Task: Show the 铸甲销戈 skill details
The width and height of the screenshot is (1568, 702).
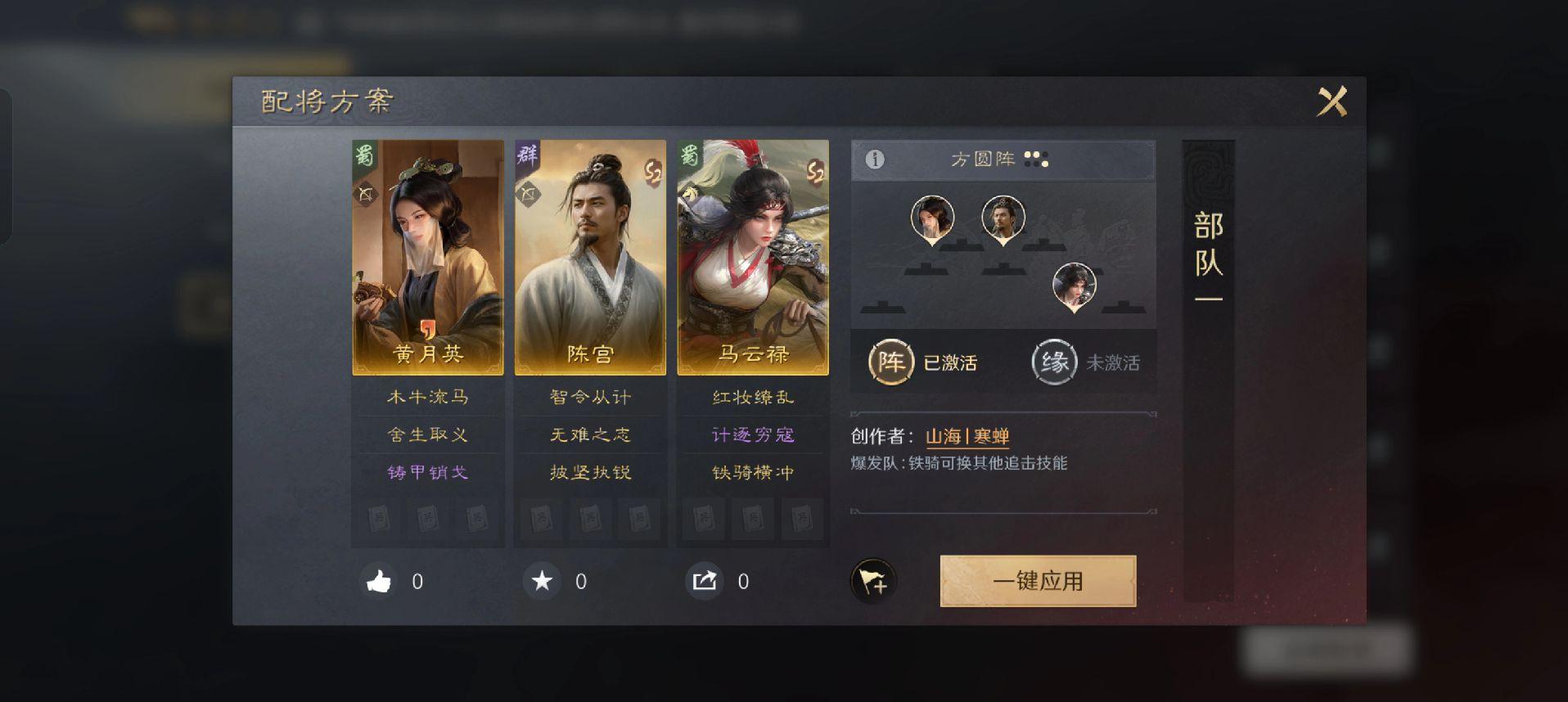Action: 427,473
